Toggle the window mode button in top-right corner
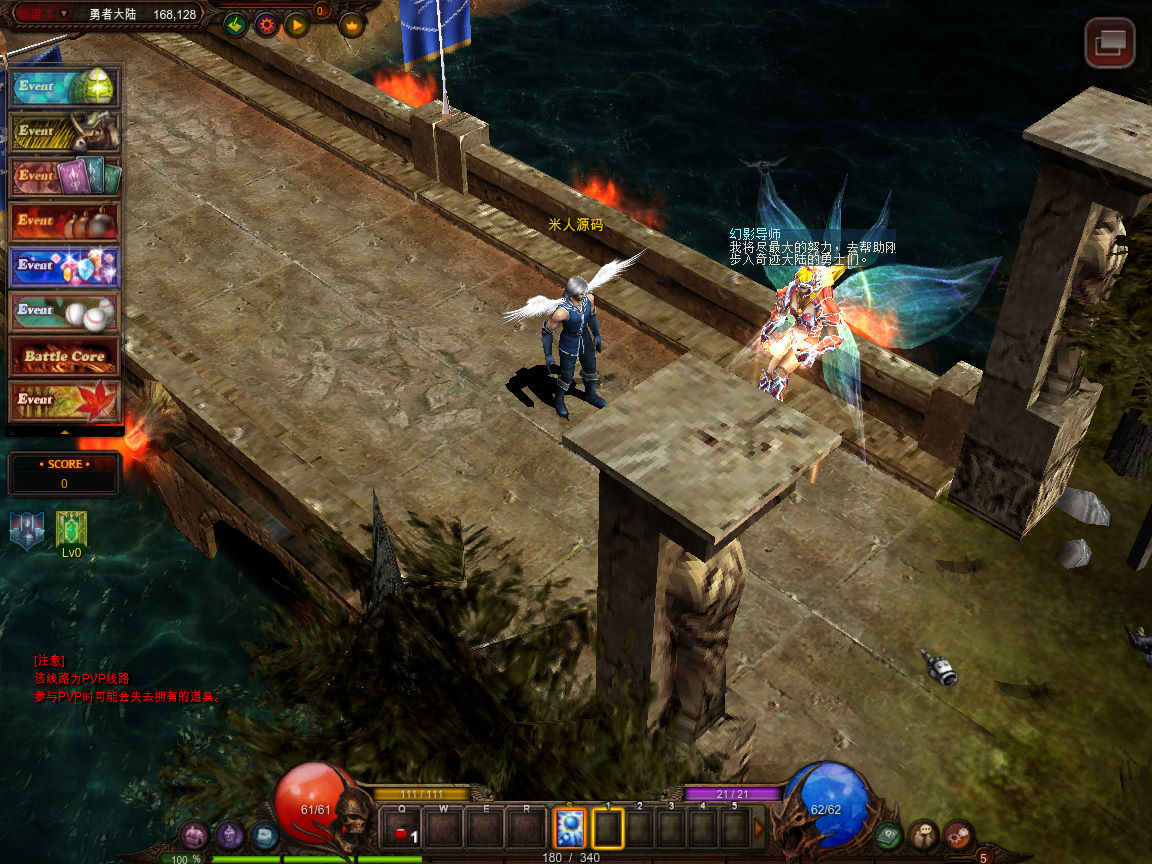Screen dimensions: 1152x864 coord(1110,44)
